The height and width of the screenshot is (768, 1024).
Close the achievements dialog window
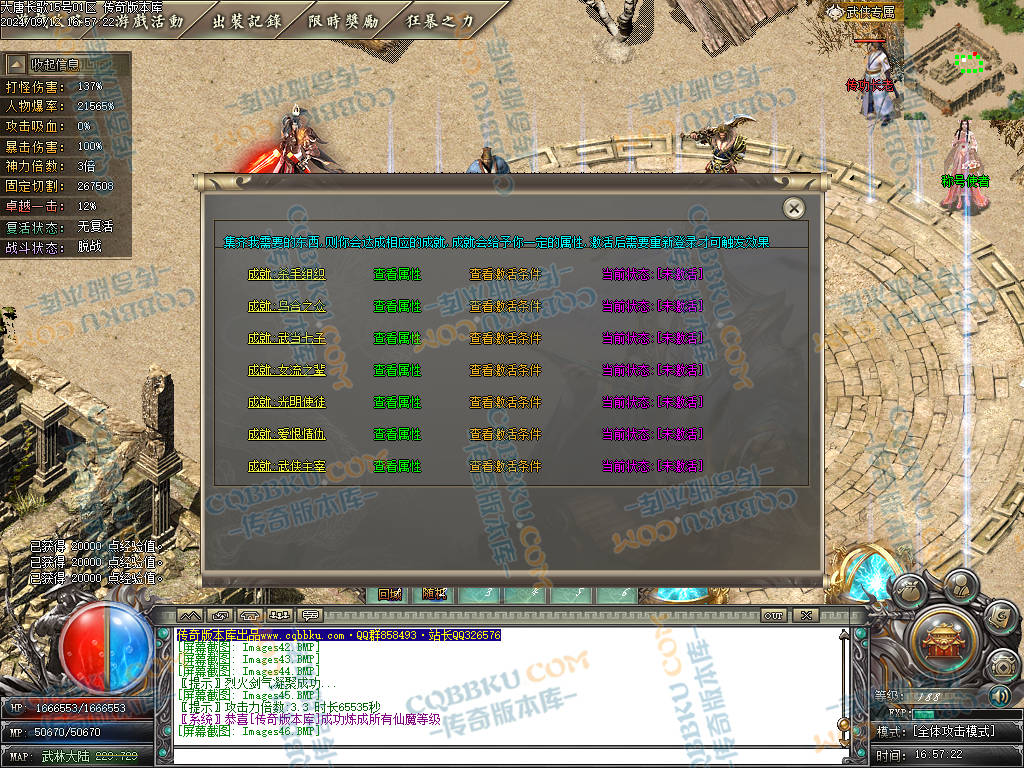click(x=794, y=208)
